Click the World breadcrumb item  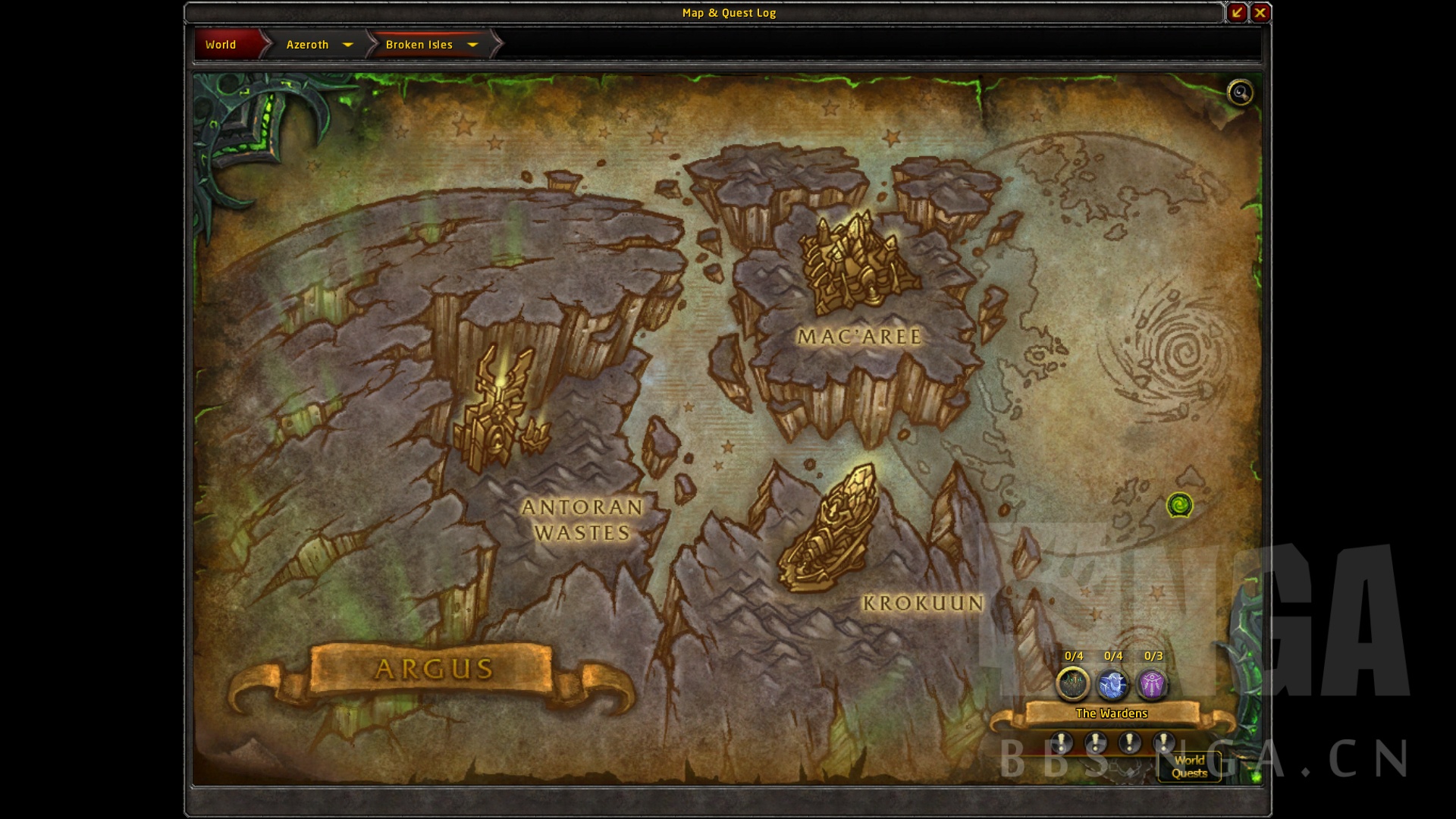(221, 45)
